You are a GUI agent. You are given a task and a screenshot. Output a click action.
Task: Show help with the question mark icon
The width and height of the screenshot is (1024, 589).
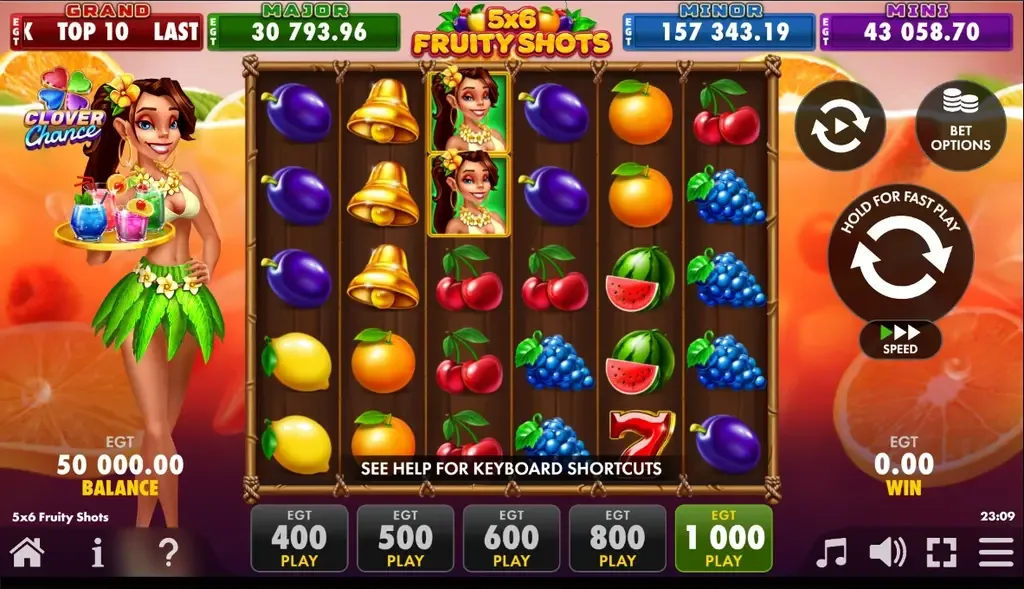point(169,552)
